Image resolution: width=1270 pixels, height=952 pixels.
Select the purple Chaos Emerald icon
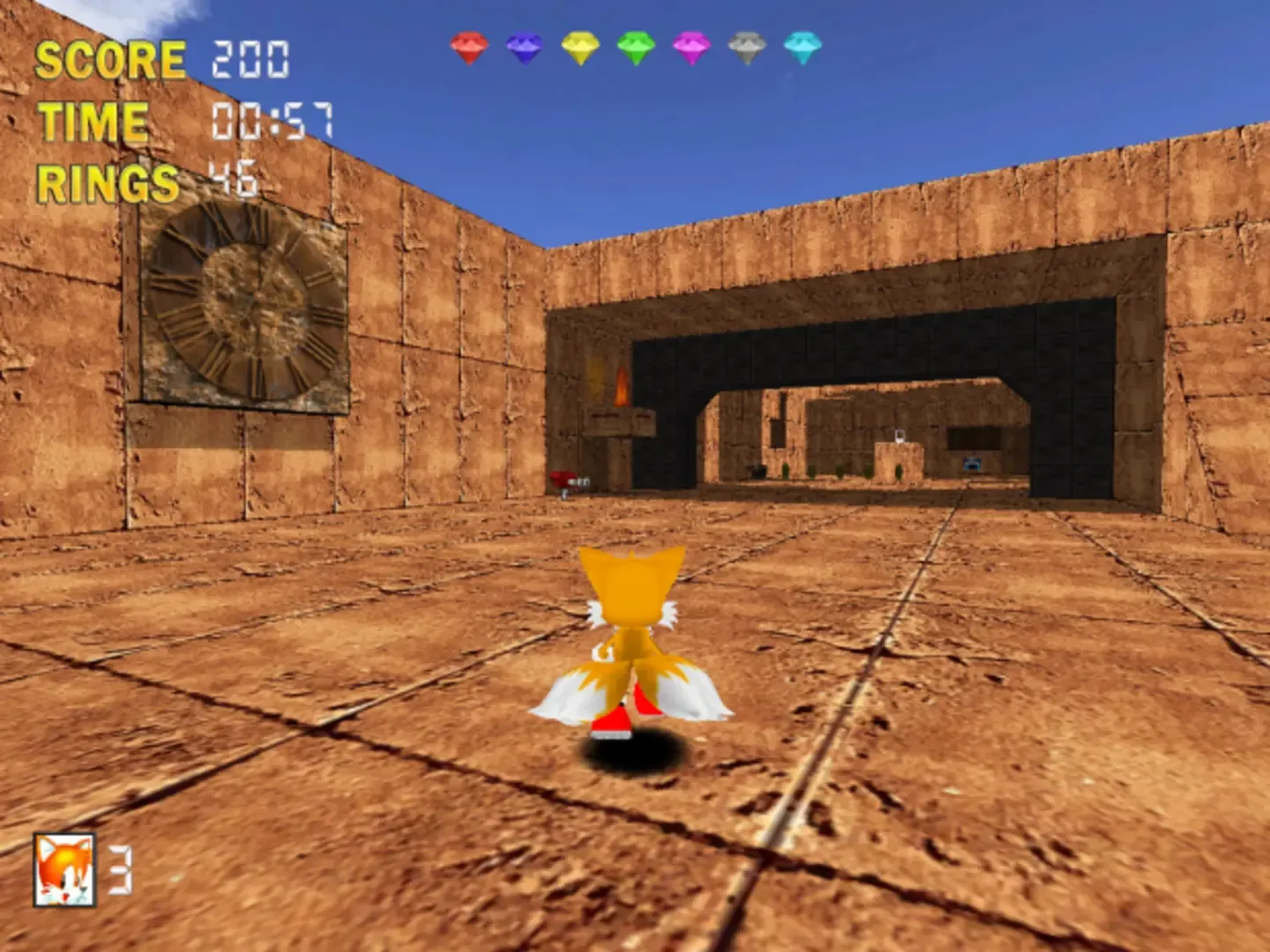tap(524, 47)
